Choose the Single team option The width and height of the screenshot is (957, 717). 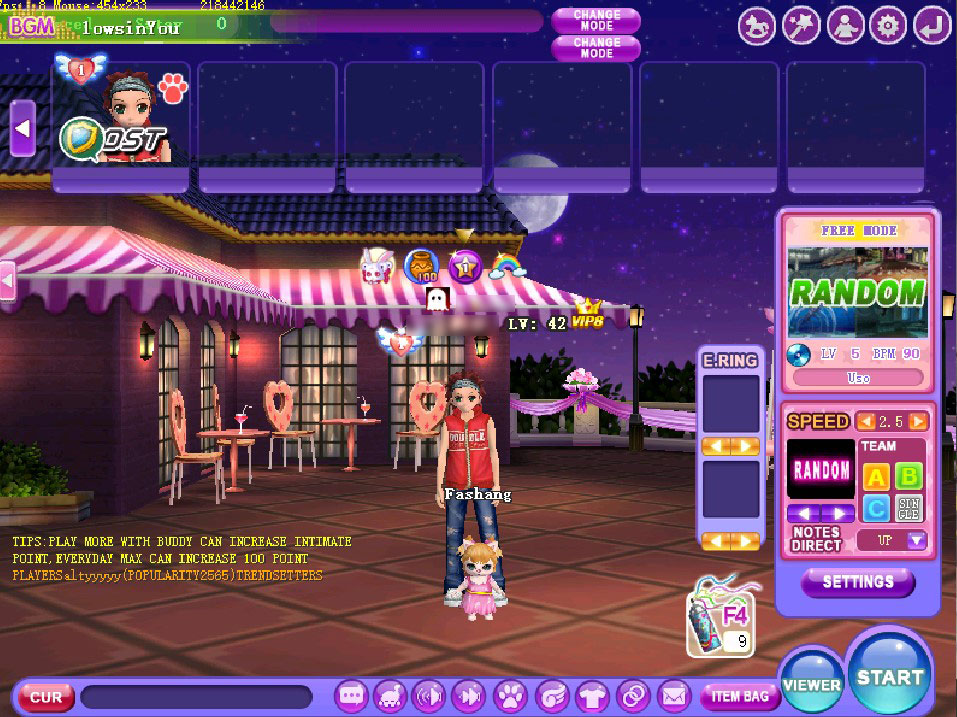909,509
